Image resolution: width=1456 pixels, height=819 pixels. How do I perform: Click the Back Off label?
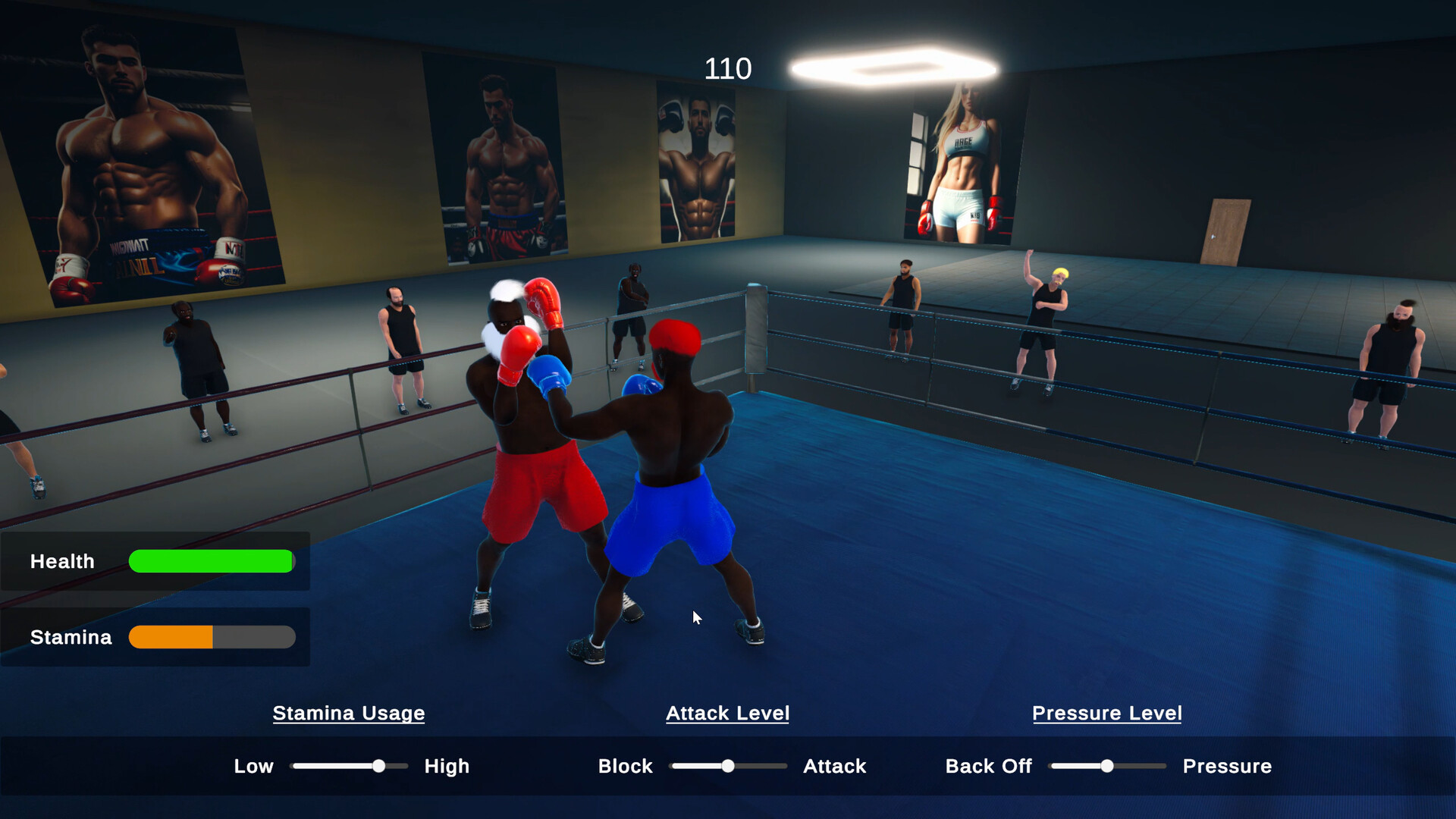(x=988, y=766)
